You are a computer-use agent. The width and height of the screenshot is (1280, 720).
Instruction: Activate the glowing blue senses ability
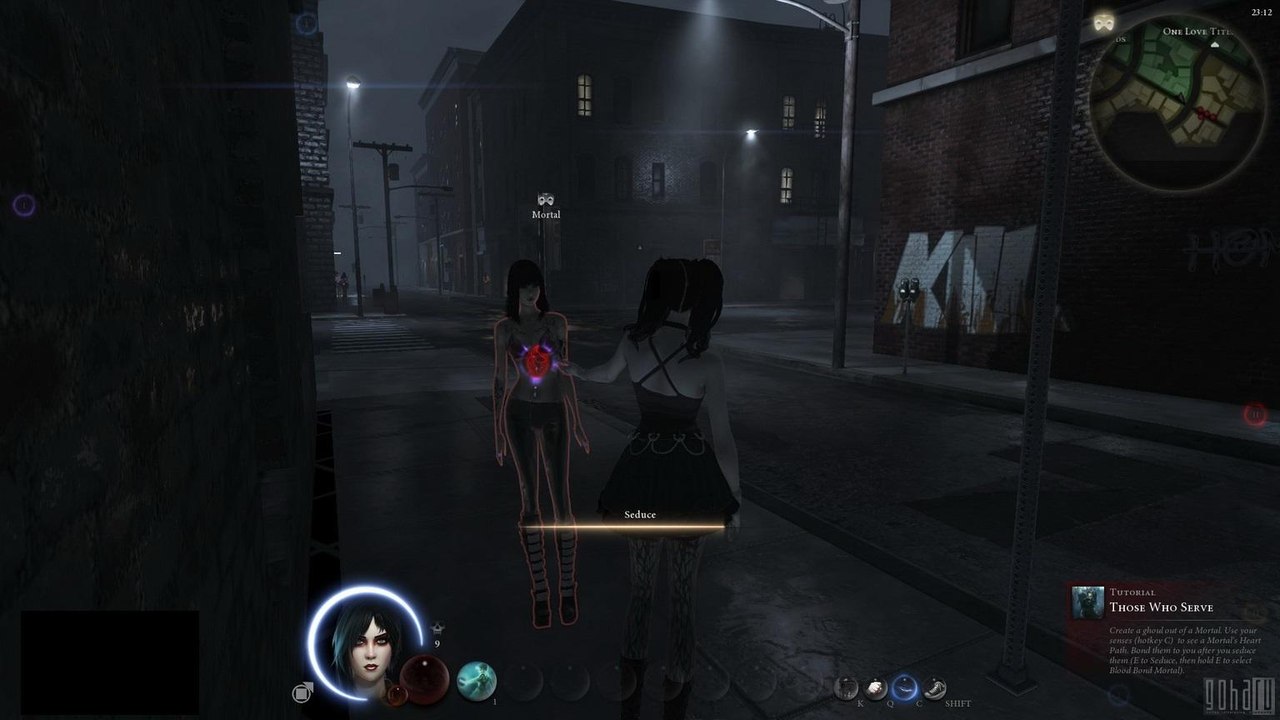(905, 686)
